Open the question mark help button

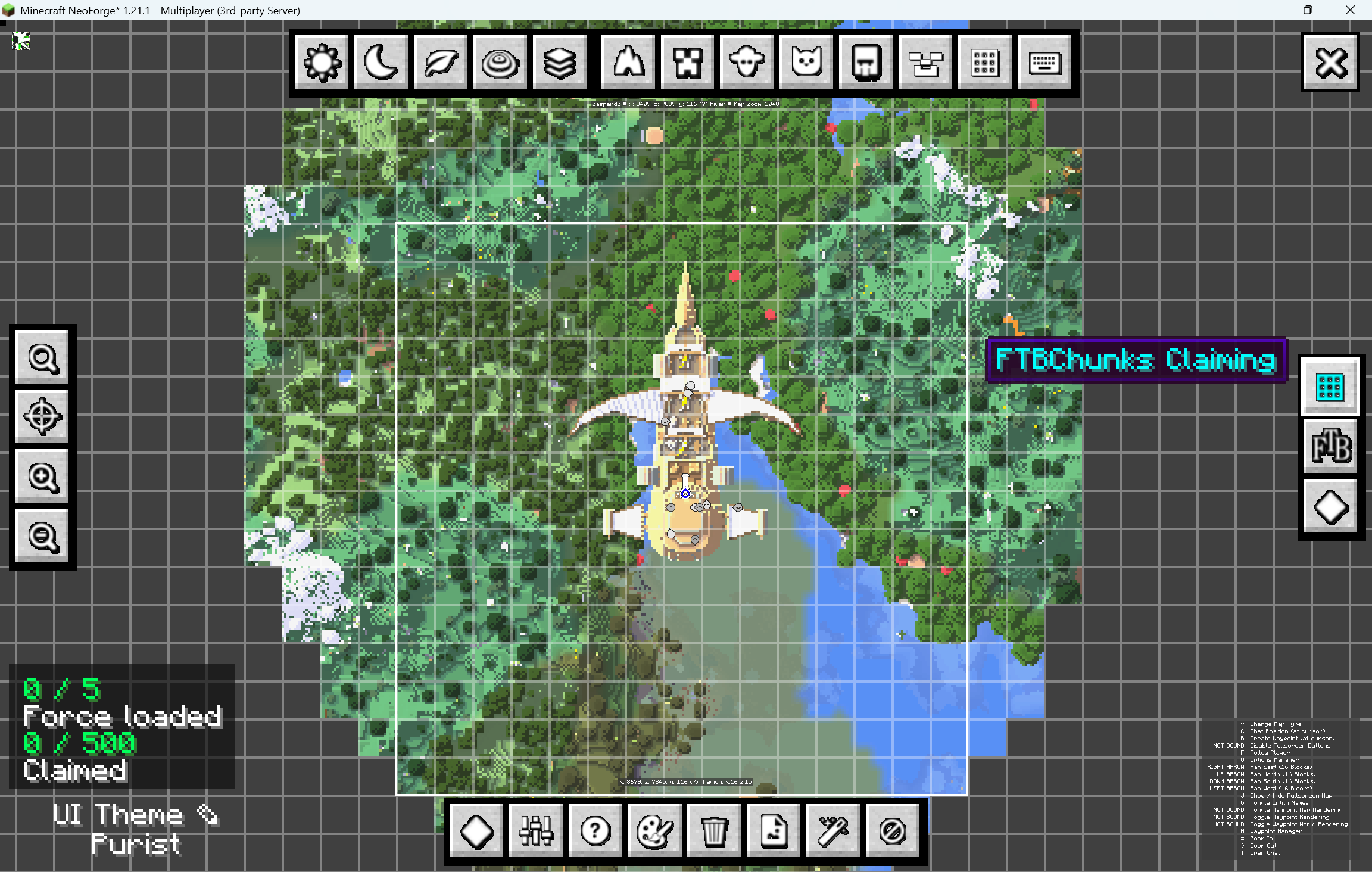595,830
